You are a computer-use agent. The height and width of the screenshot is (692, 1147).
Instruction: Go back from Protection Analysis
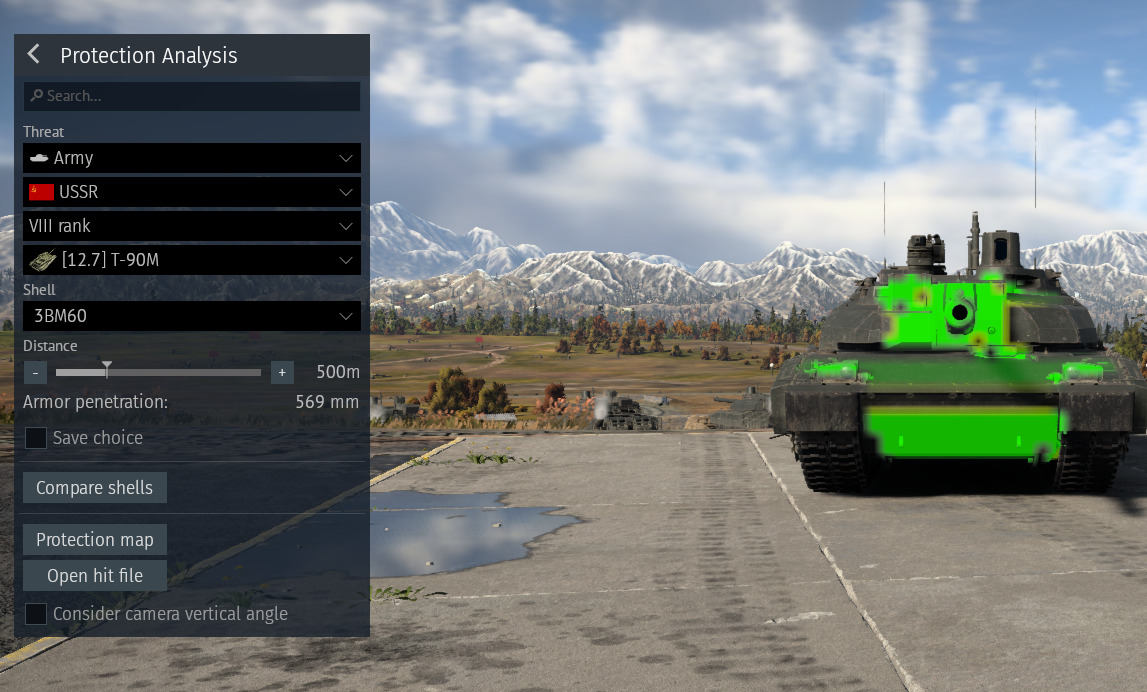tap(34, 55)
